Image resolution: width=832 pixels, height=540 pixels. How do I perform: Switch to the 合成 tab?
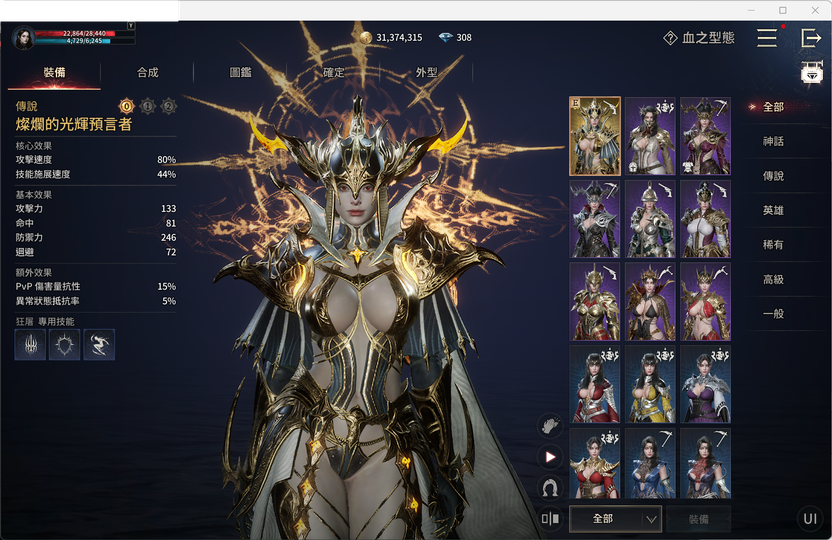pyautogui.click(x=147, y=73)
